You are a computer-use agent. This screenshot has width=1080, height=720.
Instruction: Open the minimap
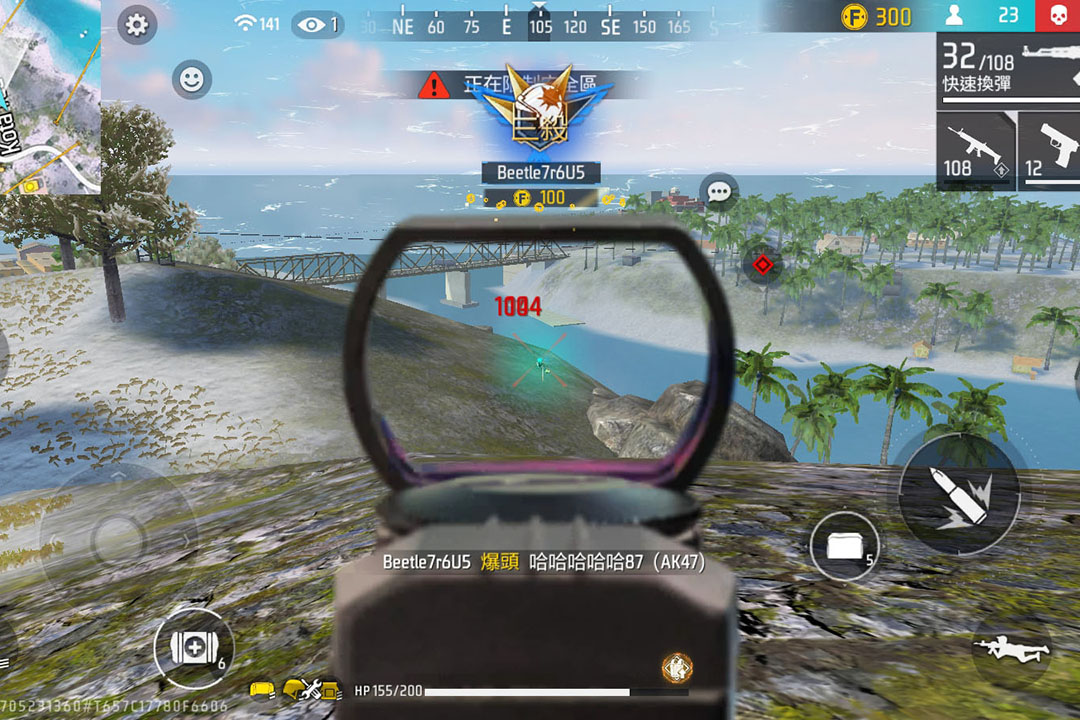(48, 96)
